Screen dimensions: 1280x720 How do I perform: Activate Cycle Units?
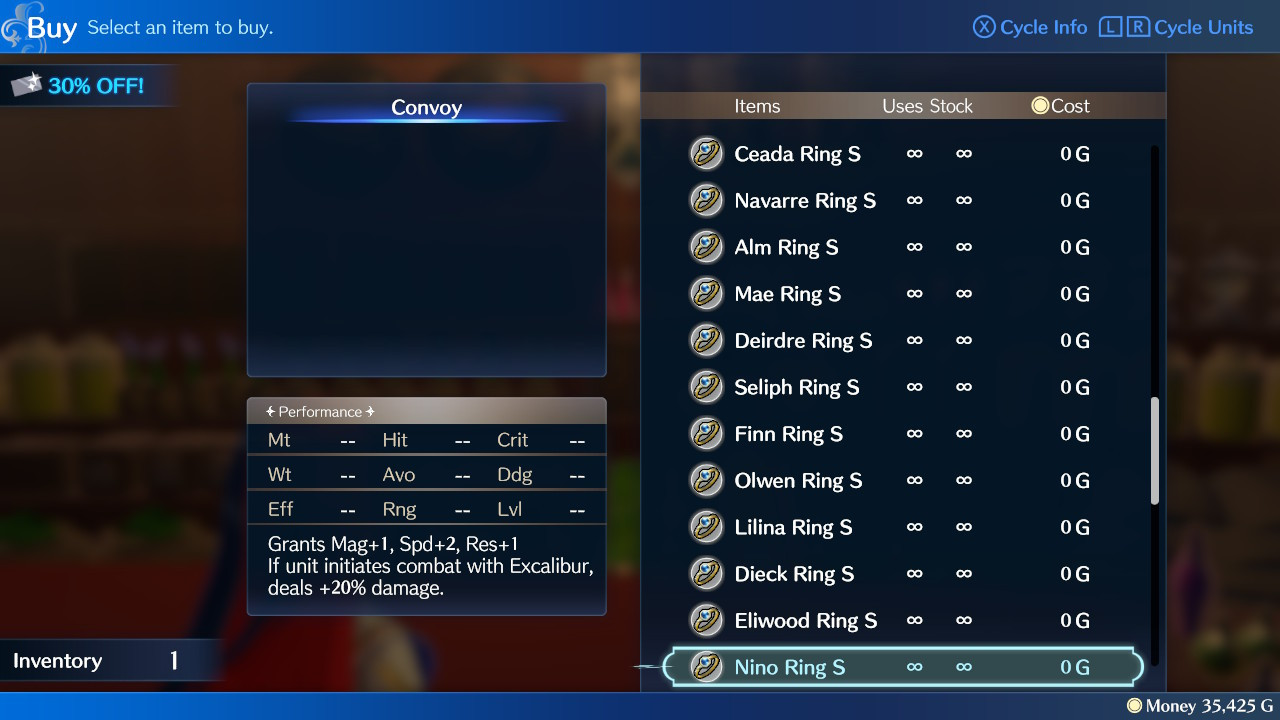(x=1202, y=27)
